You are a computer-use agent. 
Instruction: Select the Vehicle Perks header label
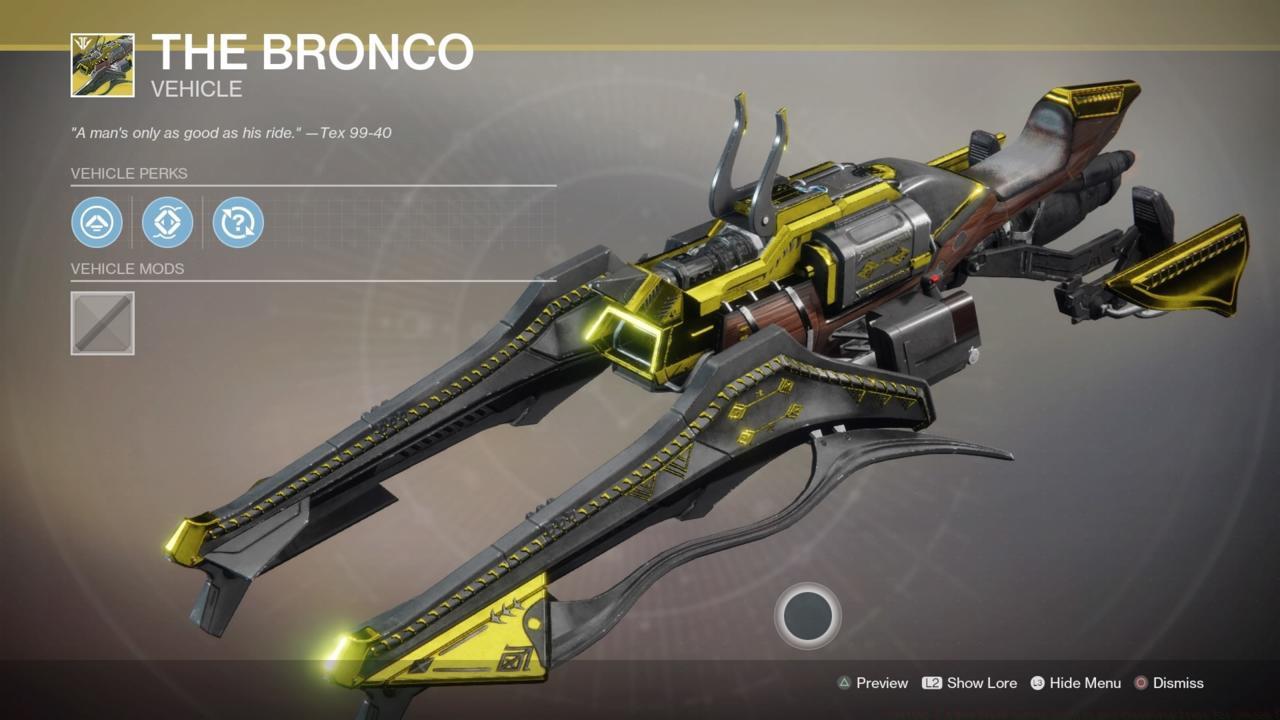[x=130, y=174]
